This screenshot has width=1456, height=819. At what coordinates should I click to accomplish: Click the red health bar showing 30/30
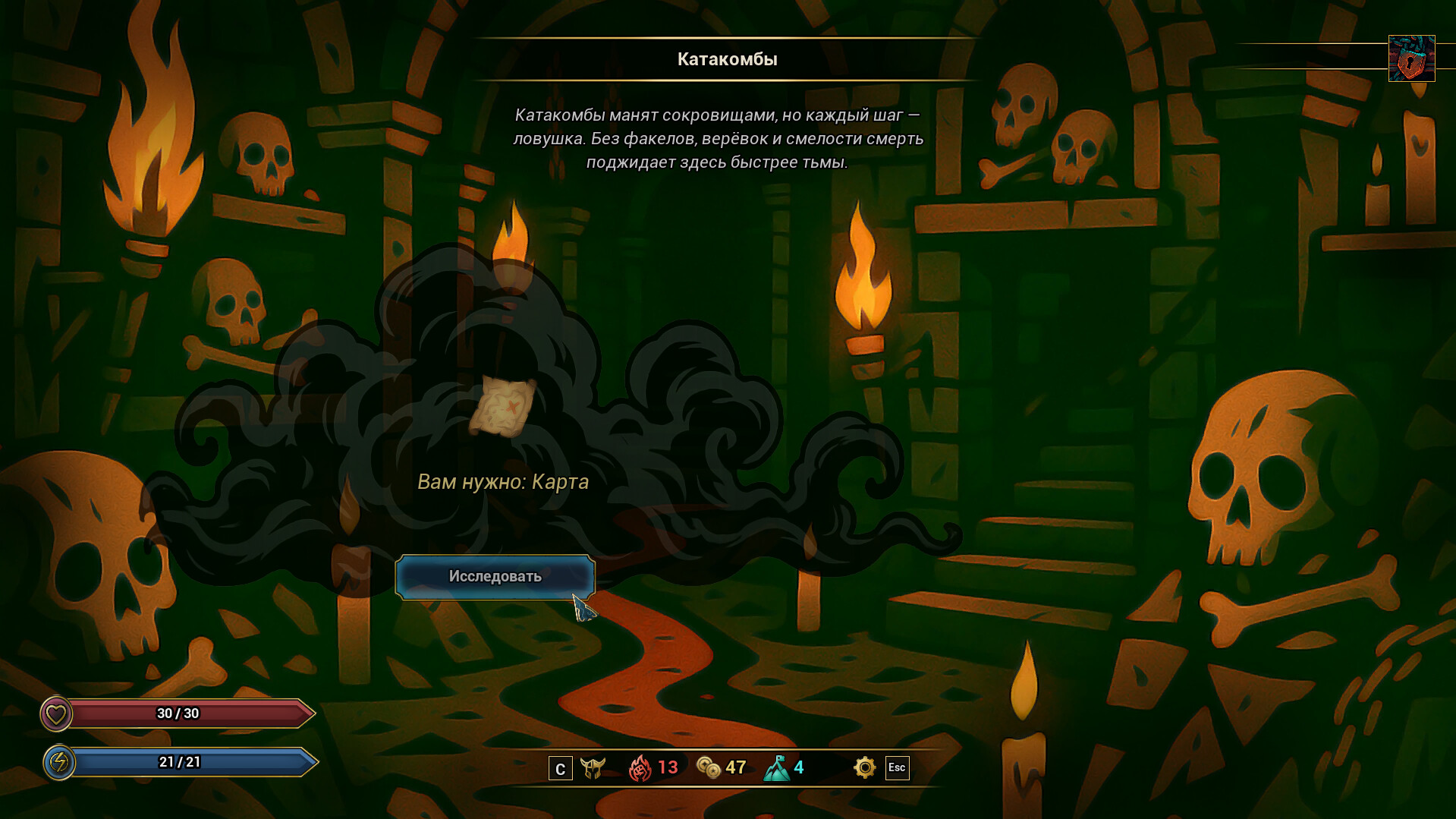(178, 713)
